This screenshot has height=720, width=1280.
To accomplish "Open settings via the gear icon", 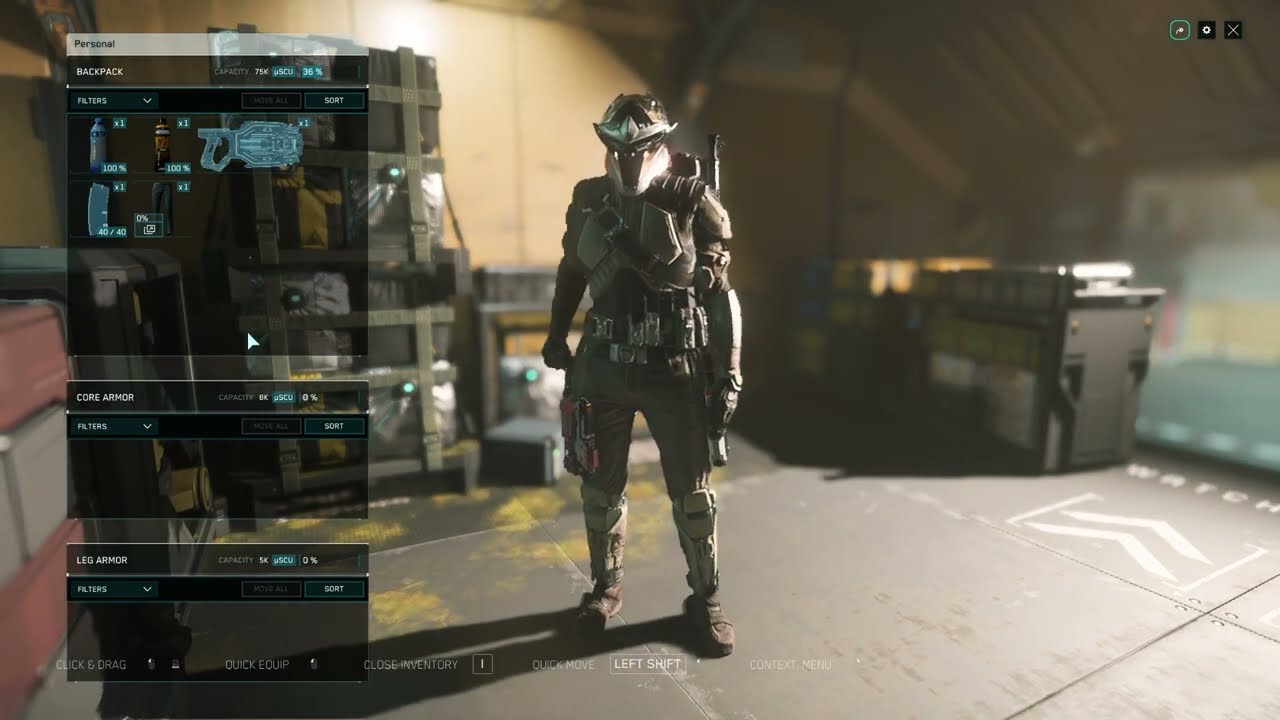I will pyautogui.click(x=1206, y=30).
